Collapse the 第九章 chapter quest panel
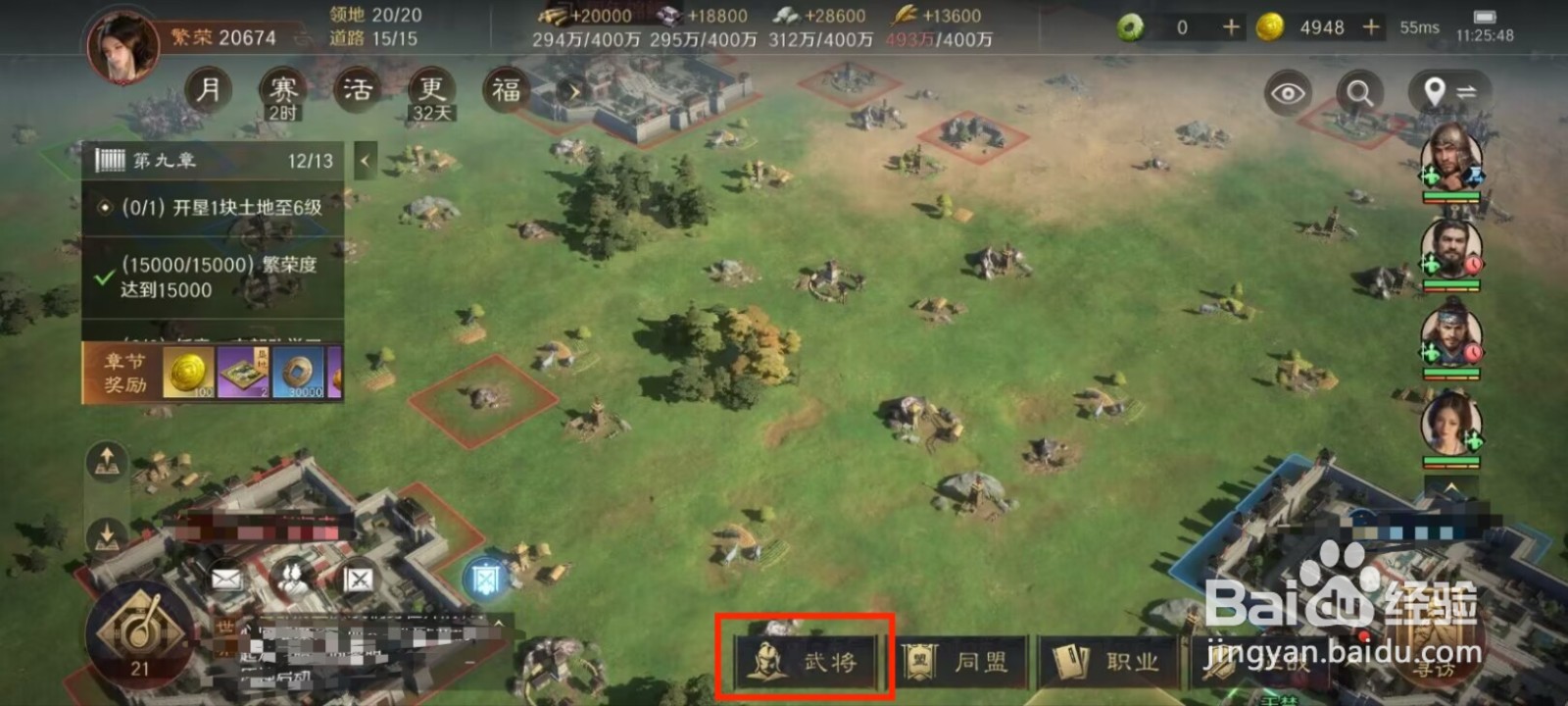This screenshot has width=1568, height=706. coord(365,160)
